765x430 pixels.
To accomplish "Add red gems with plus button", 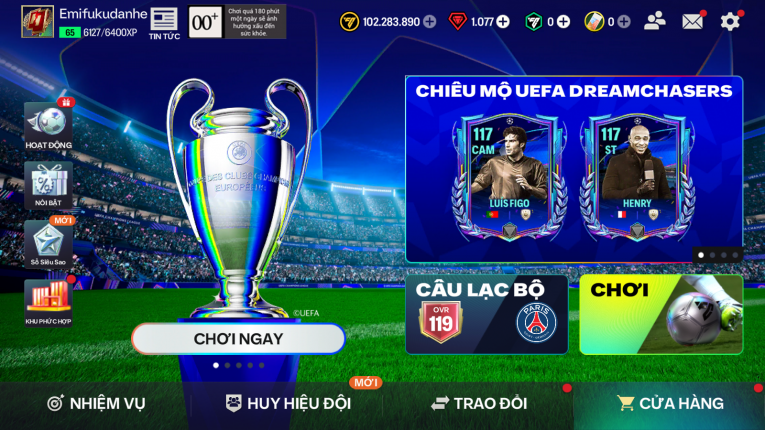I will pyautogui.click(x=503, y=22).
